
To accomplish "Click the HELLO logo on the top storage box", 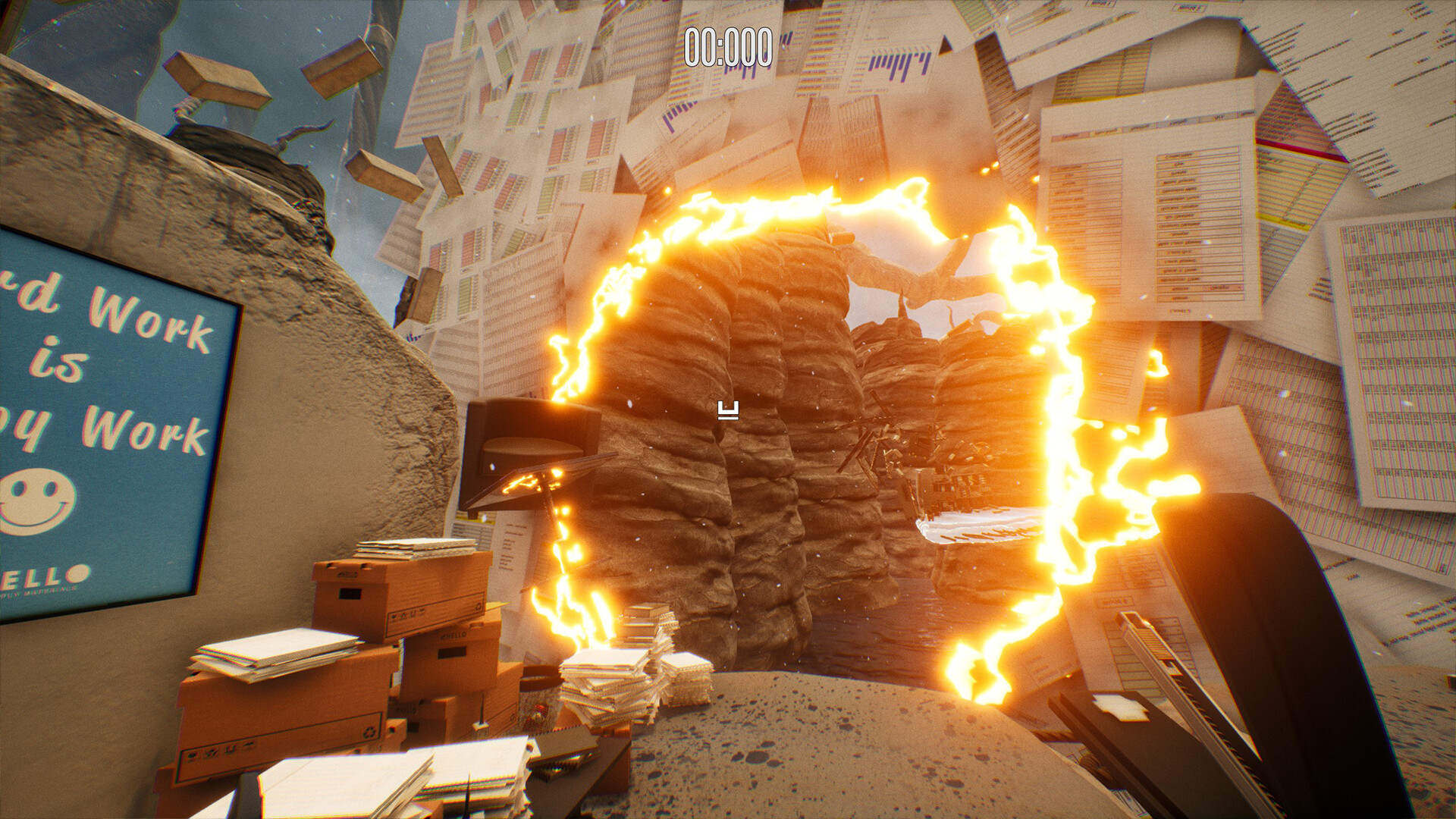I will point(348,573).
